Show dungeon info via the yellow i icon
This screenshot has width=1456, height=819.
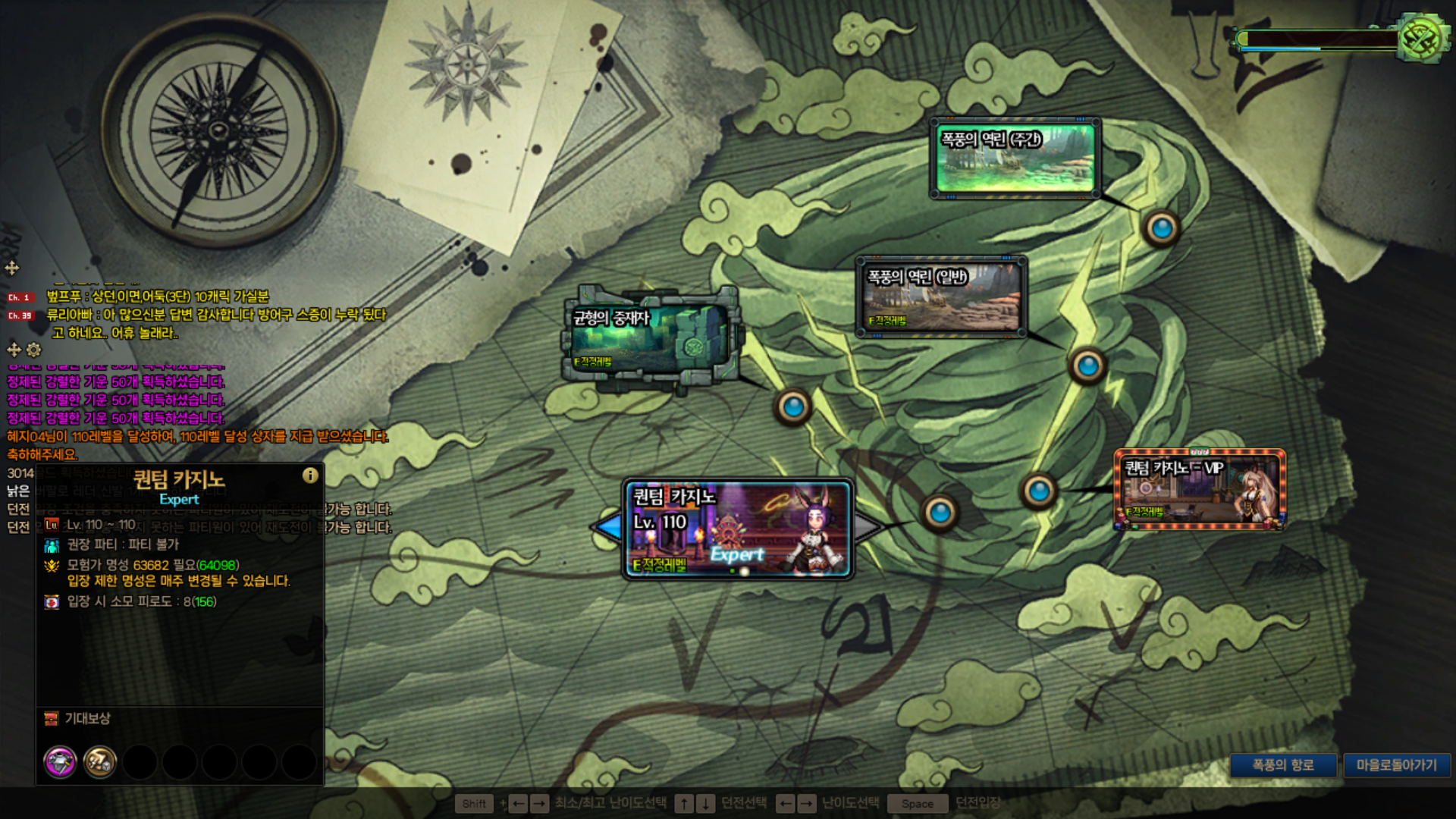point(310,475)
